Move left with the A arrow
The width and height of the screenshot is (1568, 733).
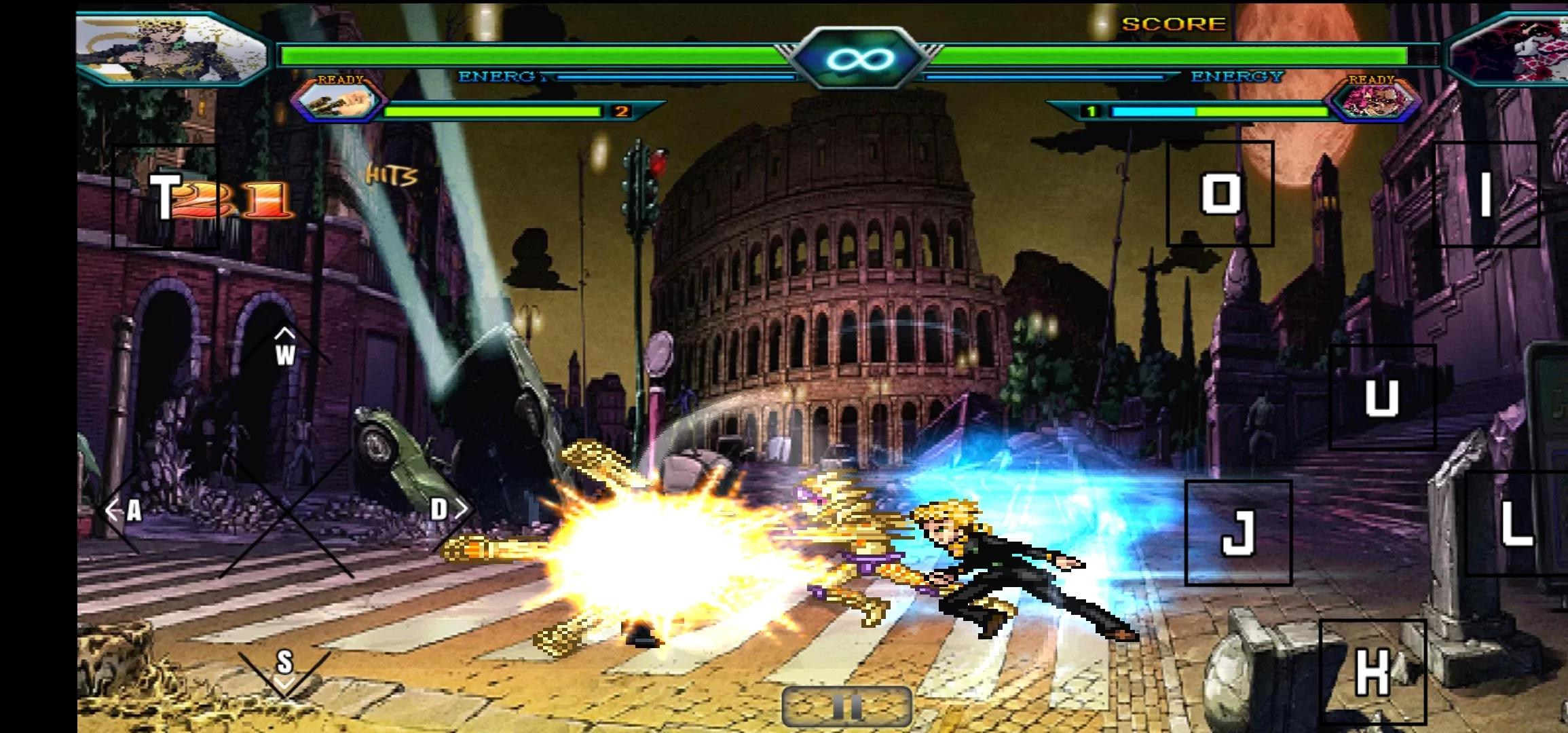[125, 510]
